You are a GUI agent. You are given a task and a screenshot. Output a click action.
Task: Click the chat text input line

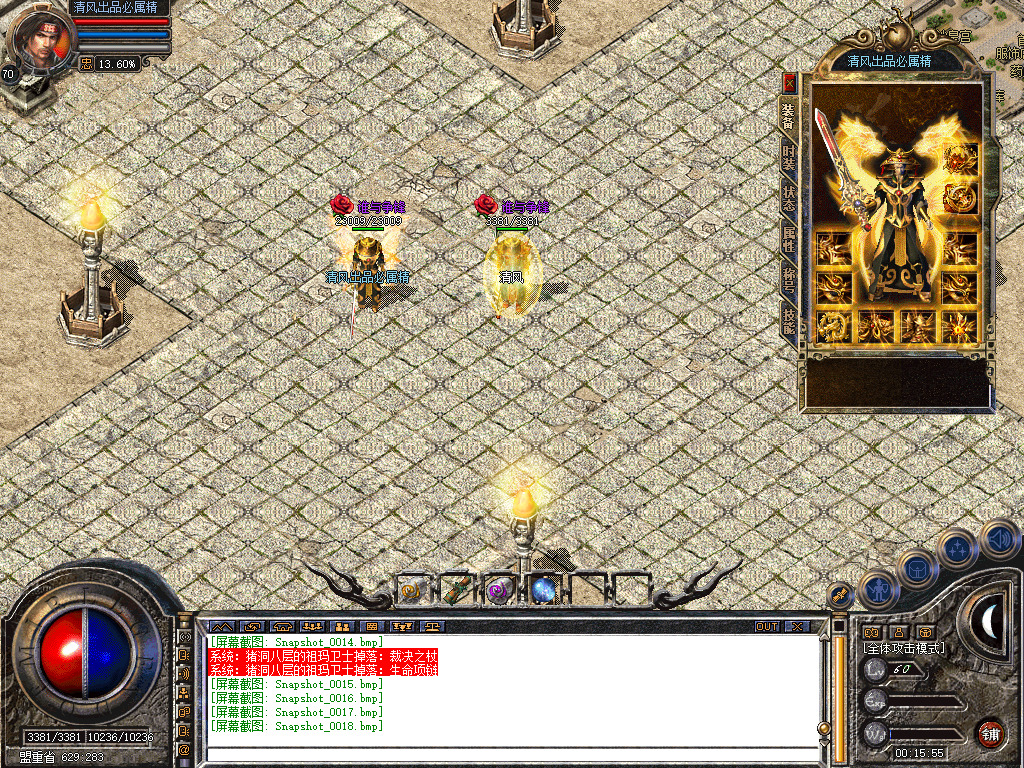coord(510,754)
